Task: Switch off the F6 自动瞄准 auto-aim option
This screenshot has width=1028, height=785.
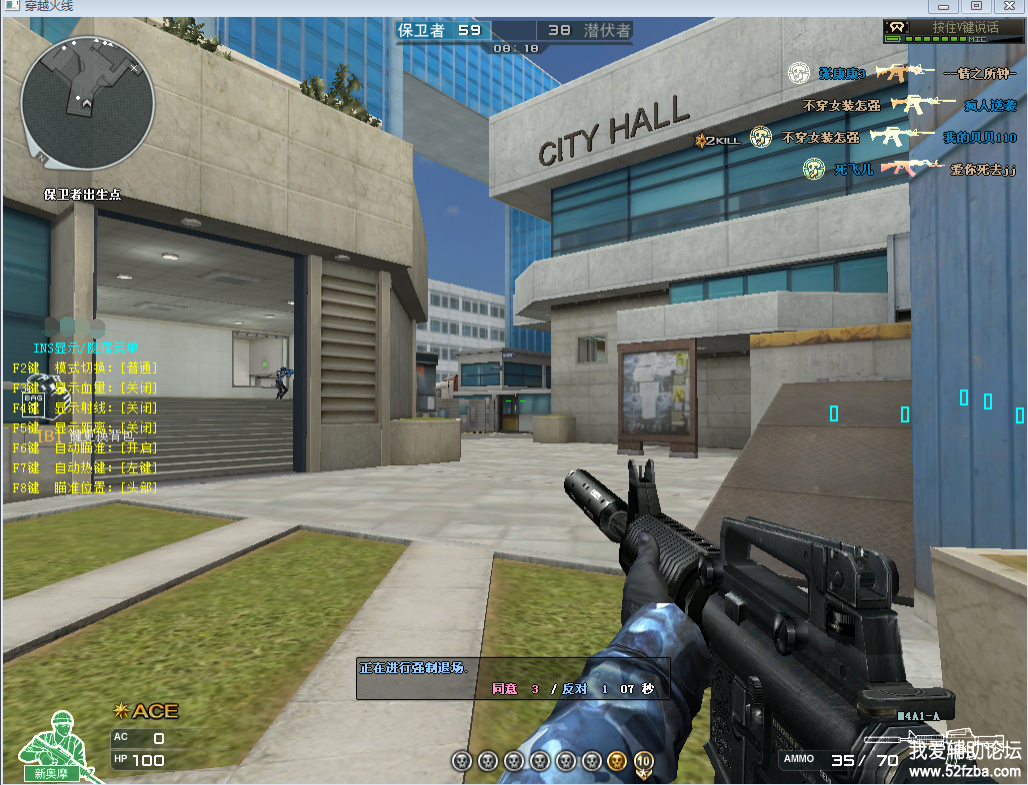Action: pos(85,448)
